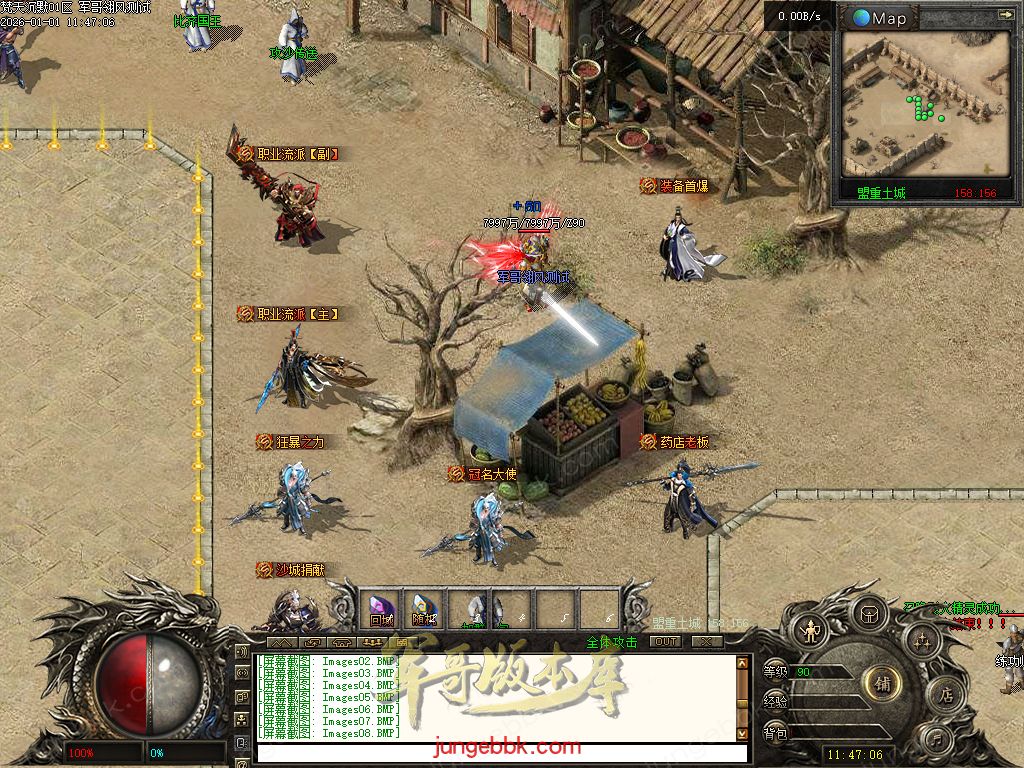Open the character equipment icon with the warrior figure

click(808, 631)
